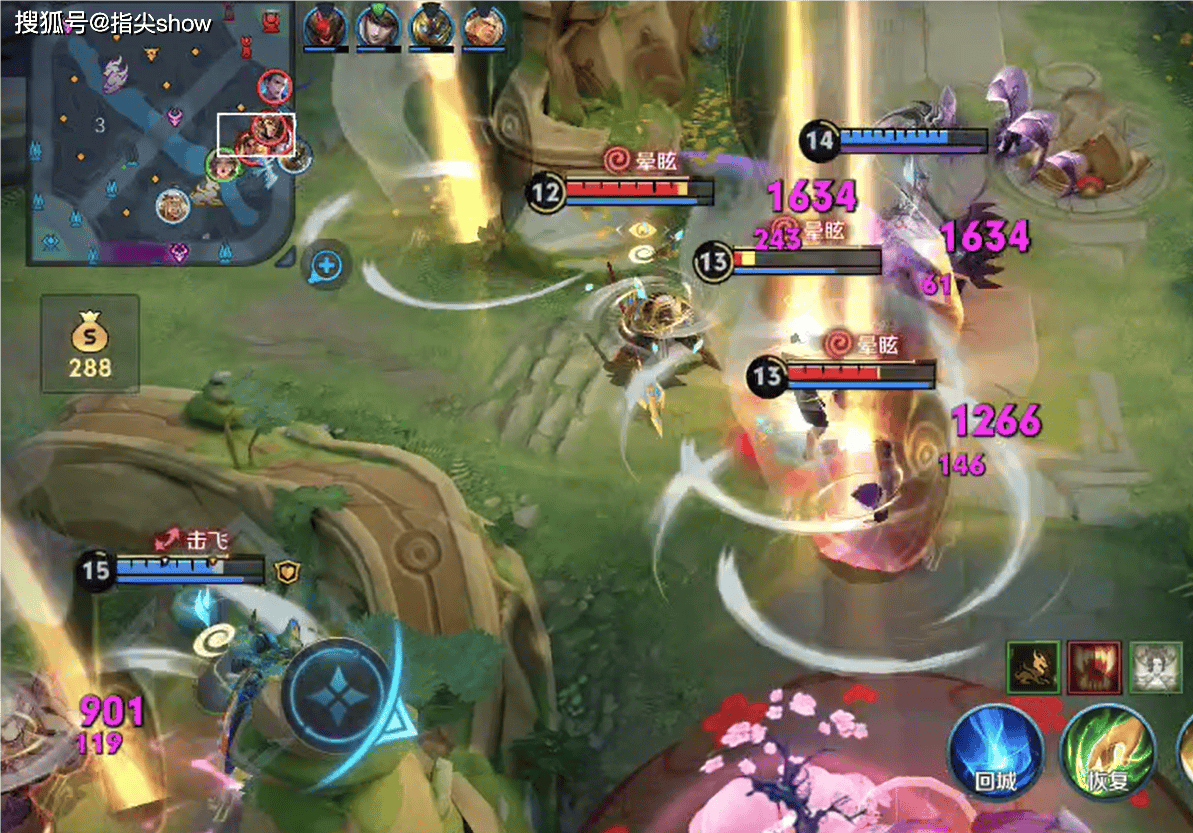Select the green-hat hero portrait at top
This screenshot has height=833, width=1193.
(379, 24)
